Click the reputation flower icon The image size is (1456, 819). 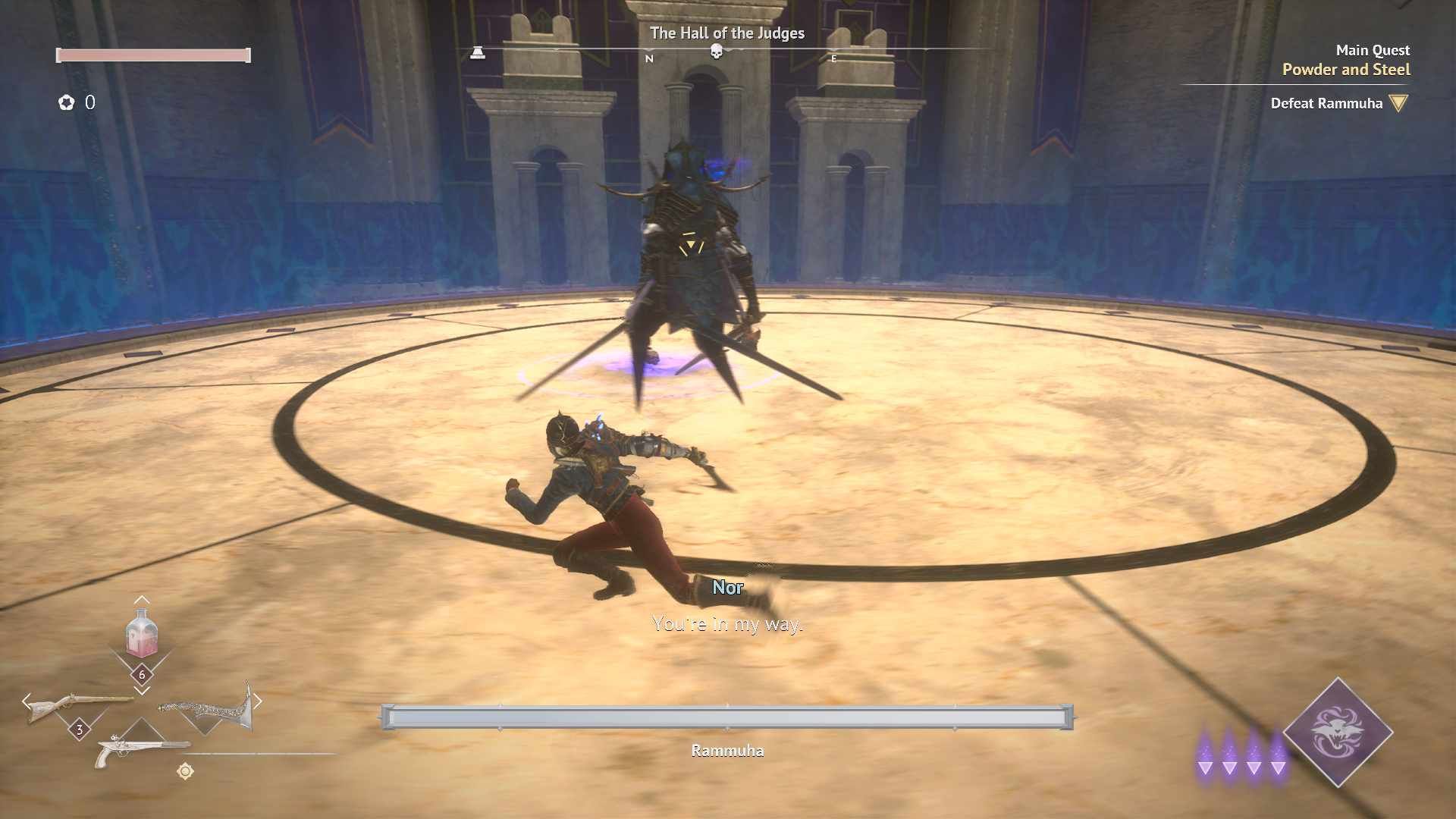pos(67,103)
